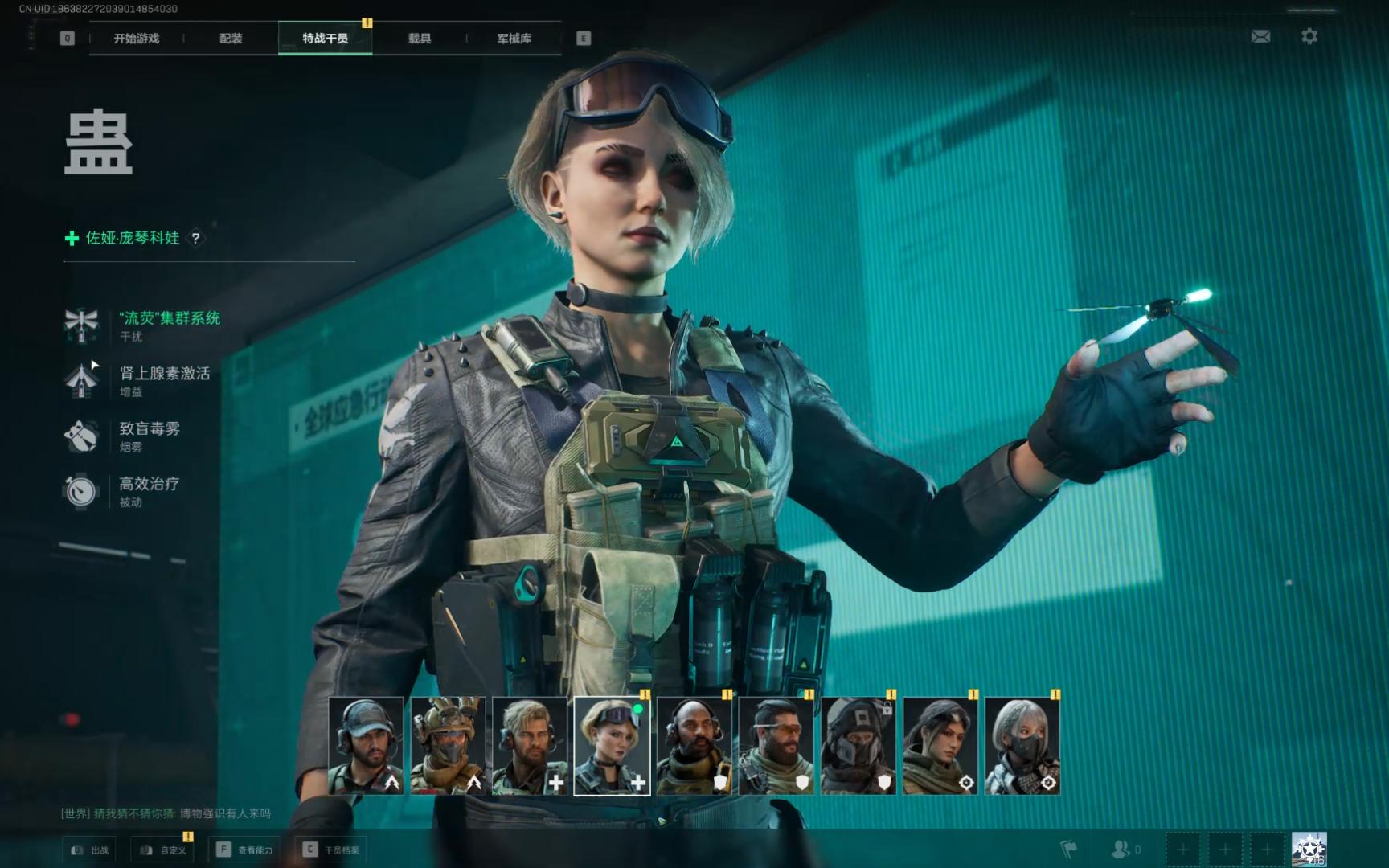View the 肾上腺素激活 ability
The width and height of the screenshot is (1389, 868).
tap(164, 374)
